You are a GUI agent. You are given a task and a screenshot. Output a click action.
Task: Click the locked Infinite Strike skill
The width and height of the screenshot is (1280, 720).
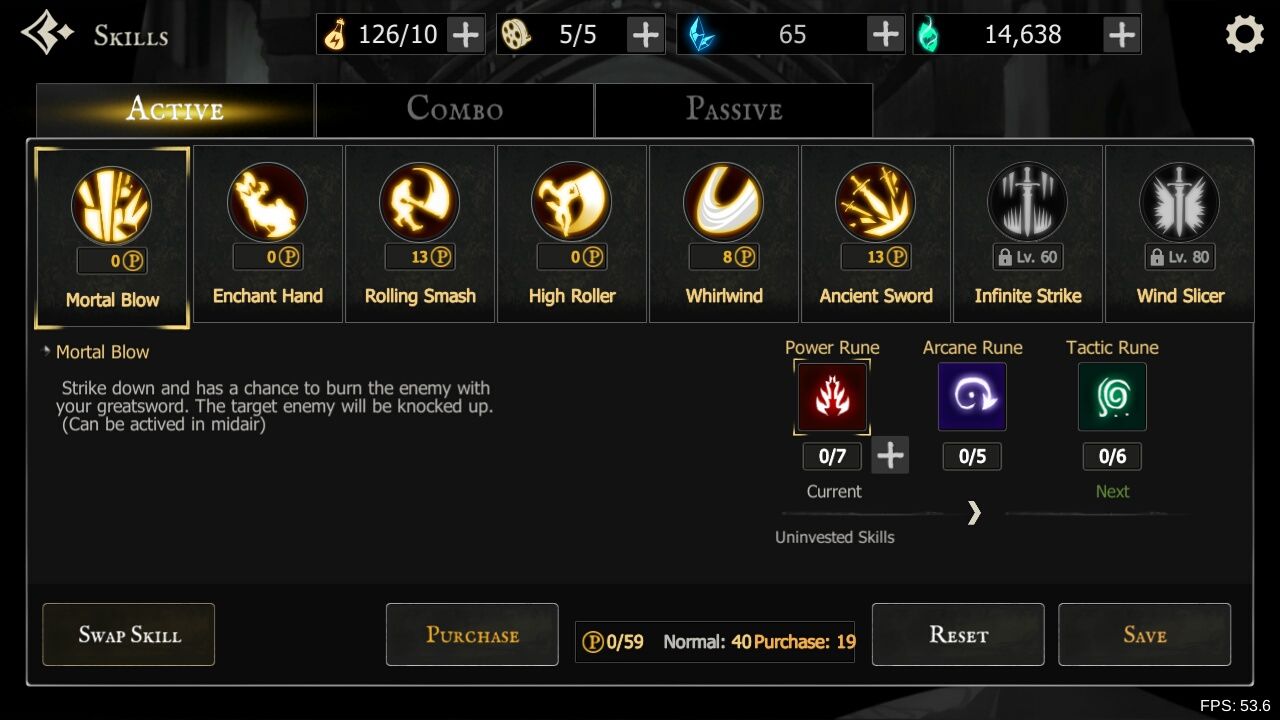click(x=1028, y=234)
